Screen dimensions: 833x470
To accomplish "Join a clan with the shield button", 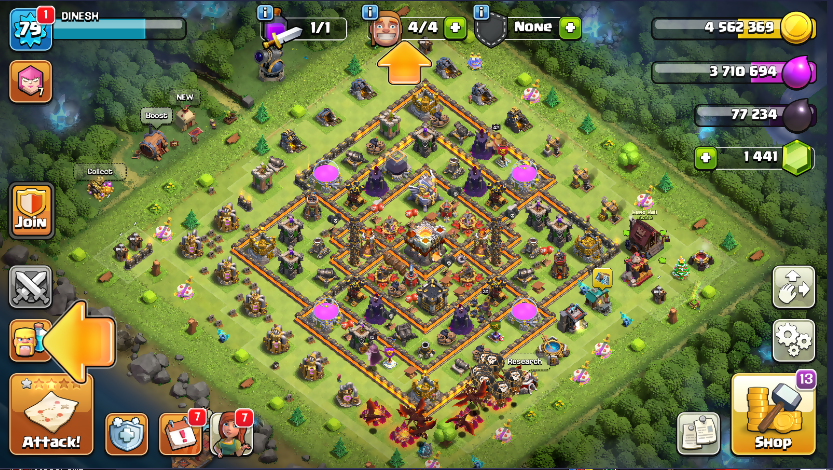I will pyautogui.click(x=30, y=209).
